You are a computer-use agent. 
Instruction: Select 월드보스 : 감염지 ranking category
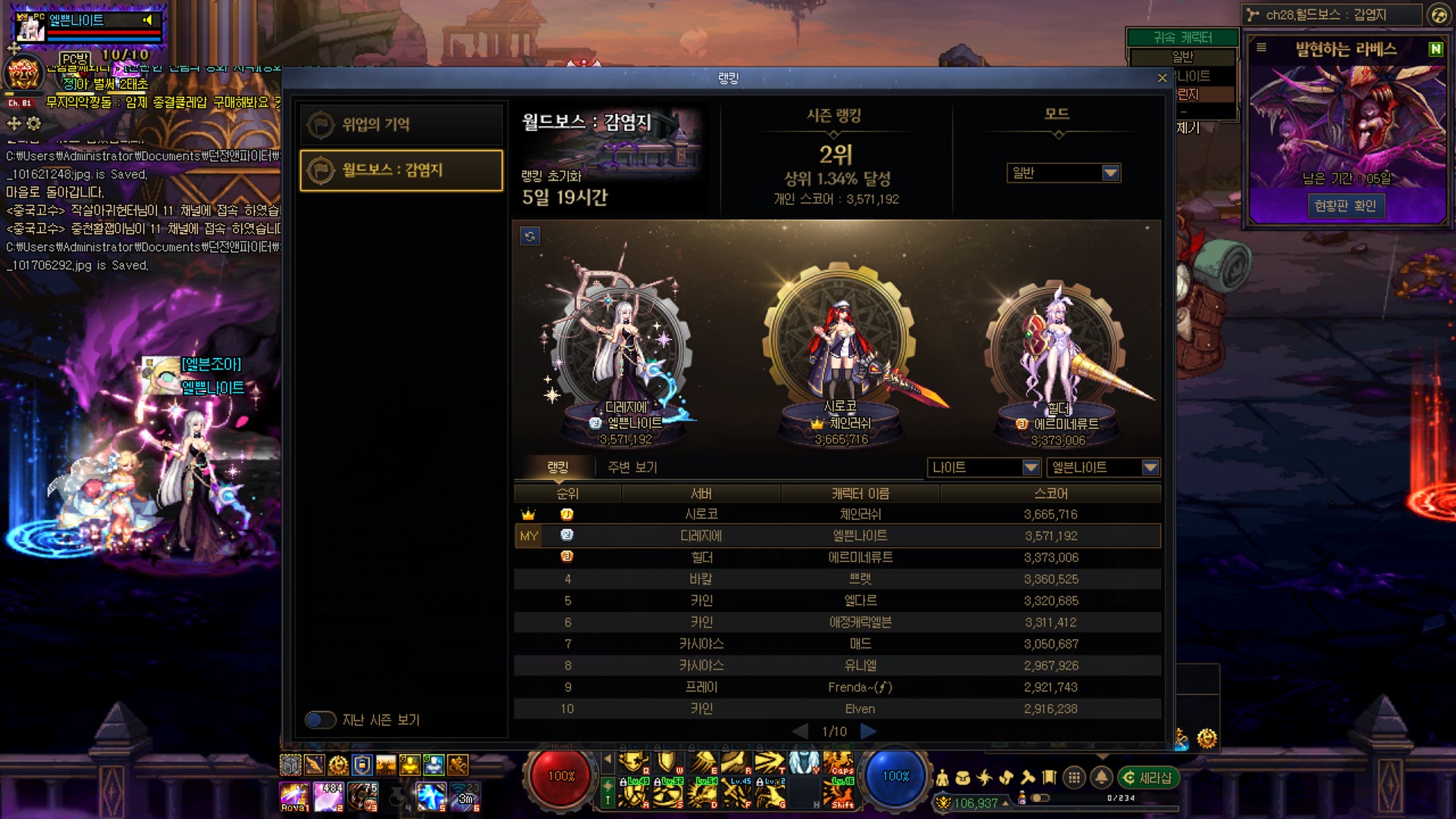[401, 170]
